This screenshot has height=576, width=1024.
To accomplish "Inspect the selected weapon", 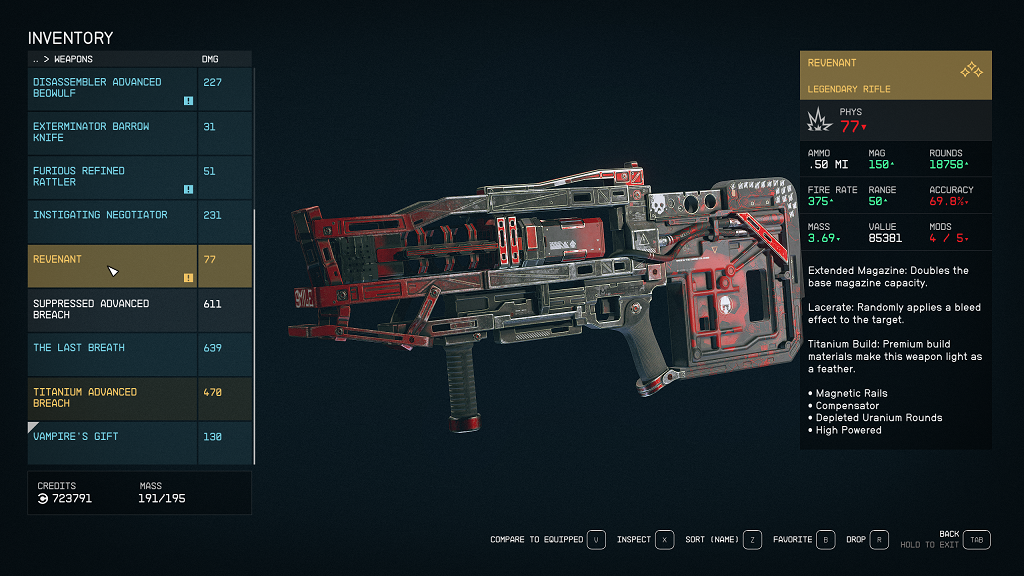I will [x=665, y=540].
